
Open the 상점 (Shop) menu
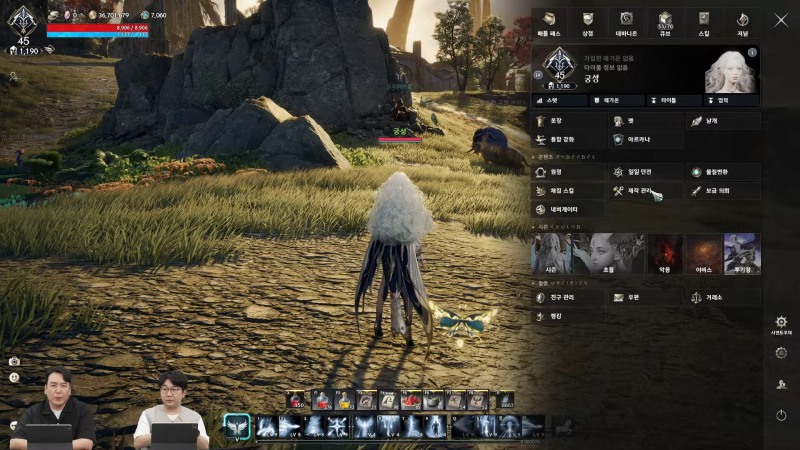588,22
